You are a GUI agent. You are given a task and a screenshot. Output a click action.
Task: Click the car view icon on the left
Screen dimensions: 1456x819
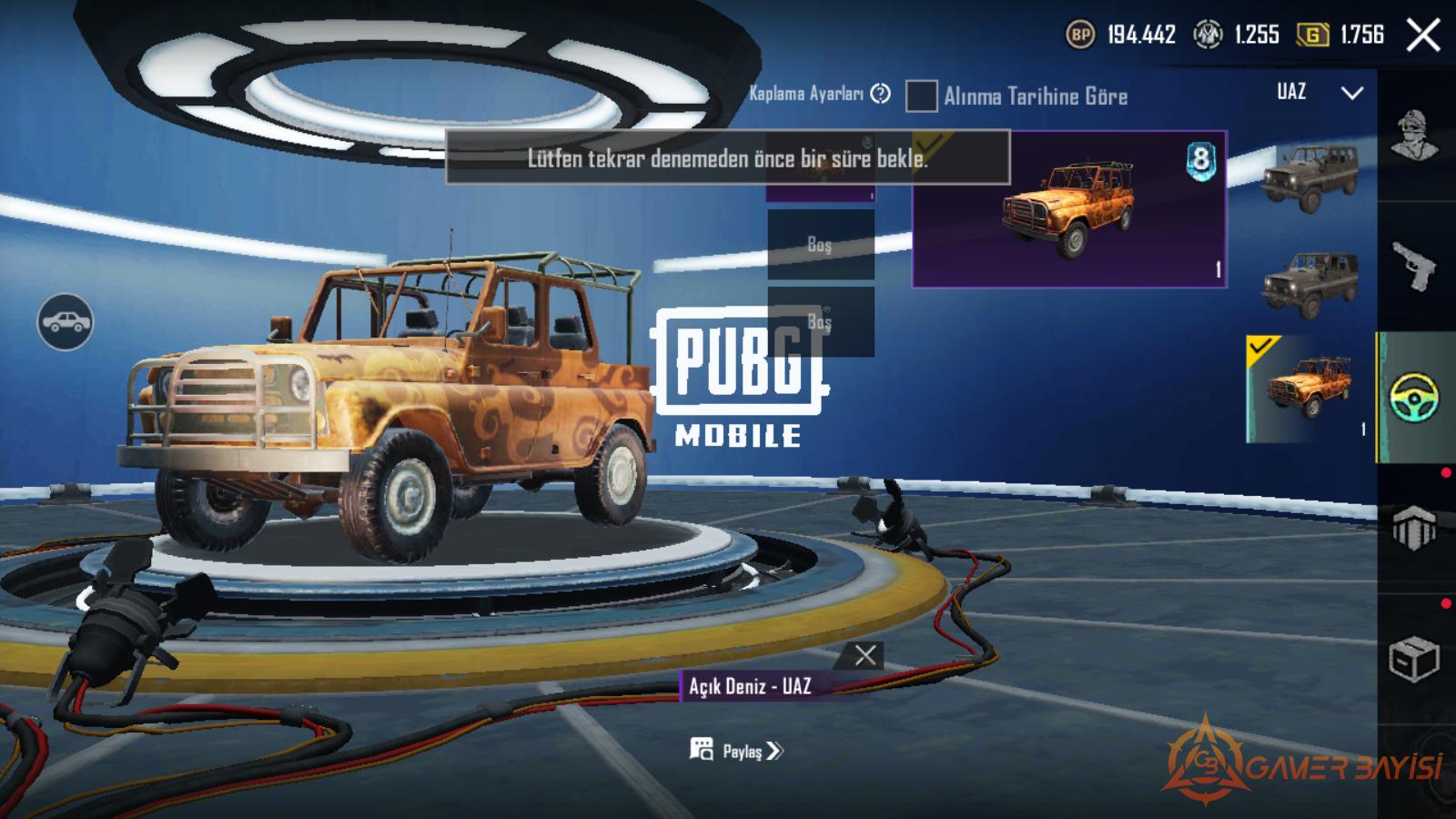coord(65,322)
